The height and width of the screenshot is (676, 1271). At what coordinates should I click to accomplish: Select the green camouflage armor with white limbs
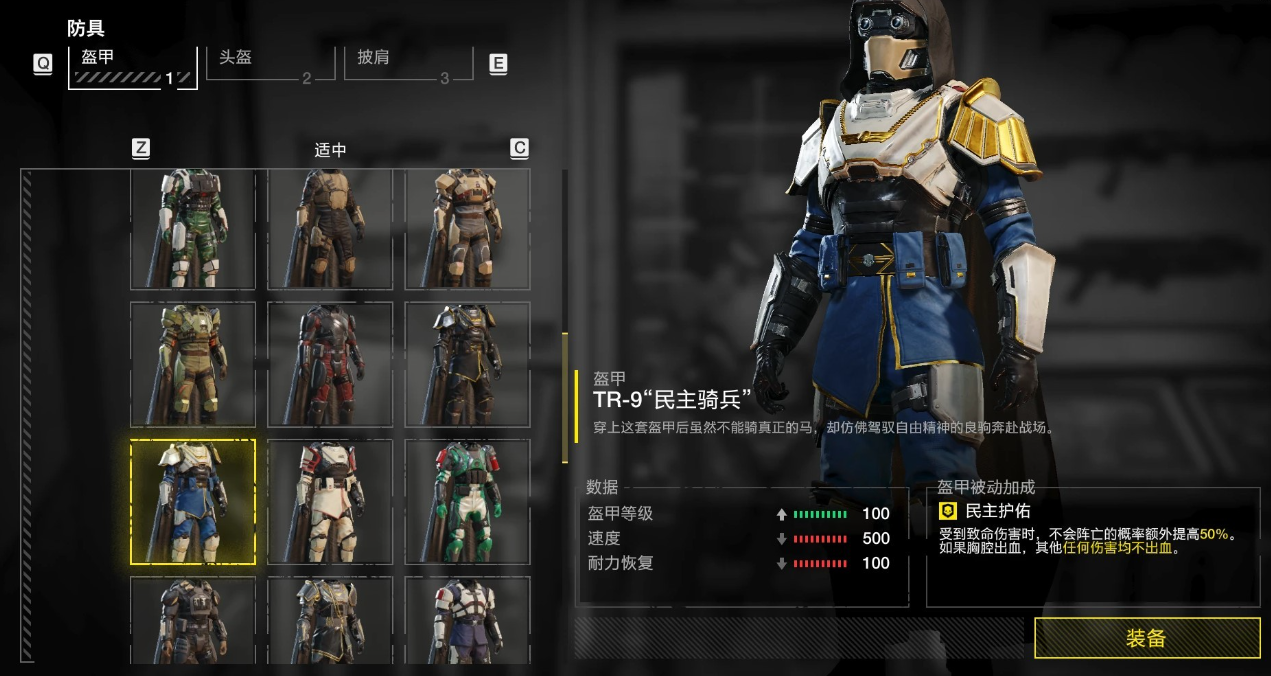193,229
